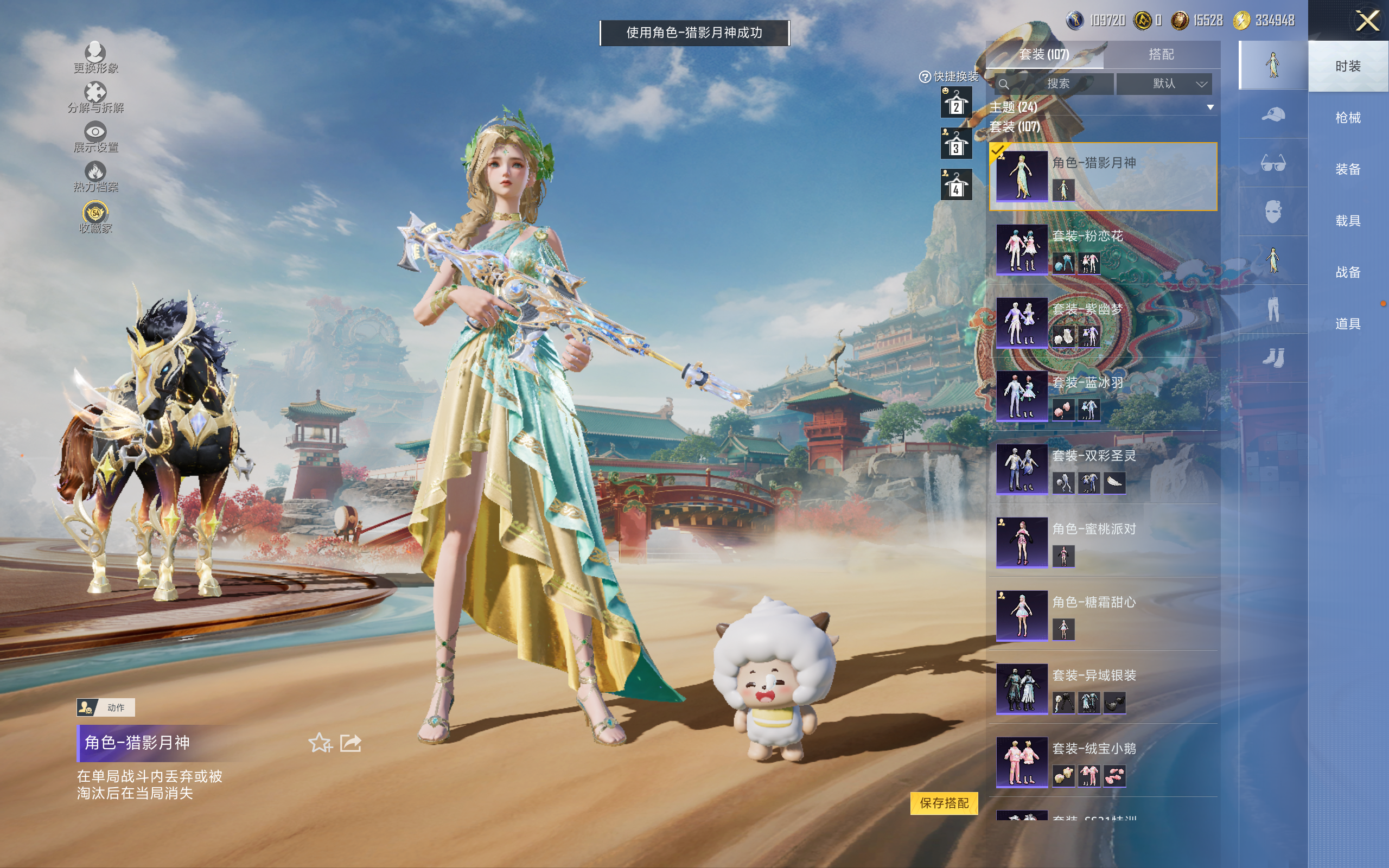Switch to quick outfit slot 3

pyautogui.click(x=955, y=144)
